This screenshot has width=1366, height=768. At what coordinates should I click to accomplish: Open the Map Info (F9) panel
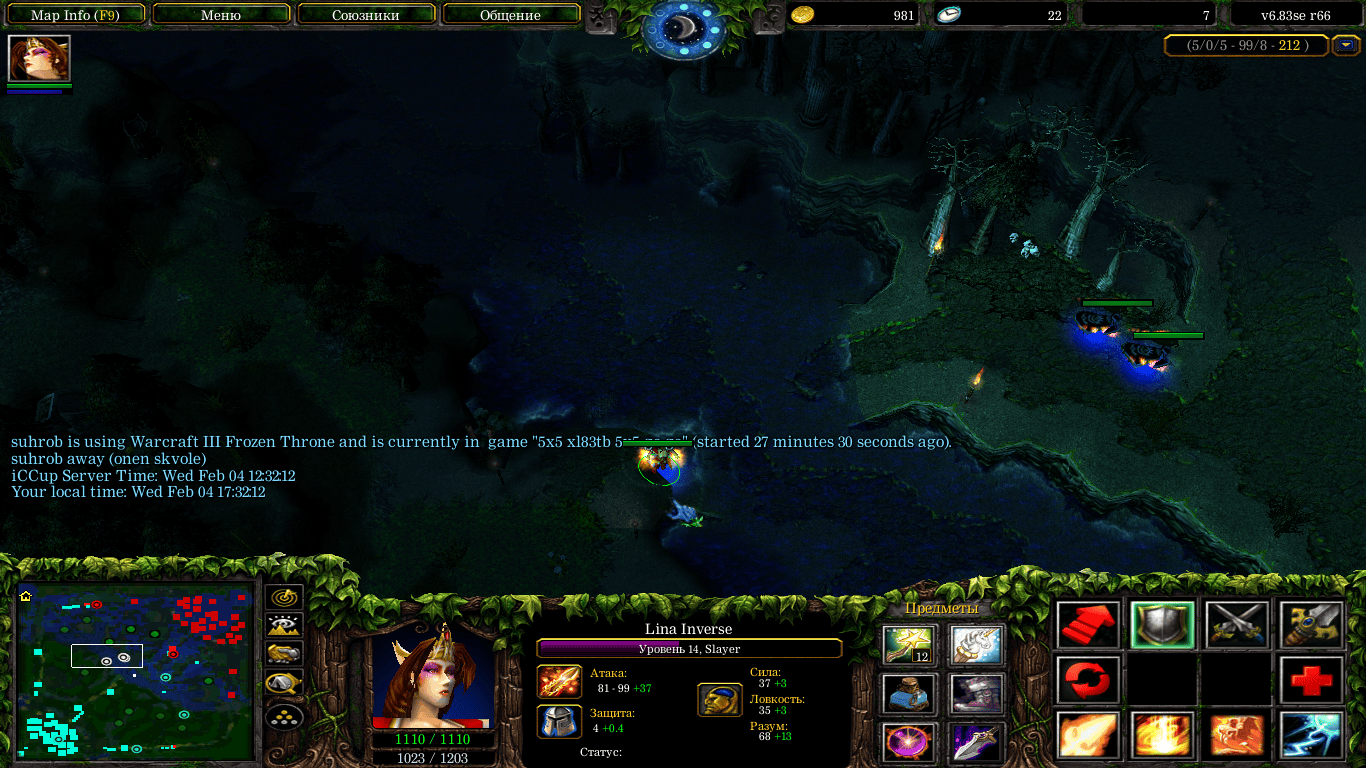74,15
